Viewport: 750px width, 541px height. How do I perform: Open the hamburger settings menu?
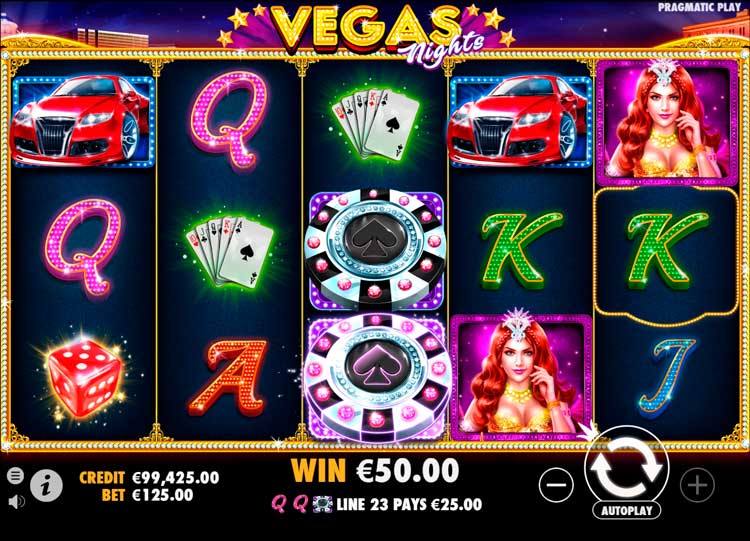15,475
